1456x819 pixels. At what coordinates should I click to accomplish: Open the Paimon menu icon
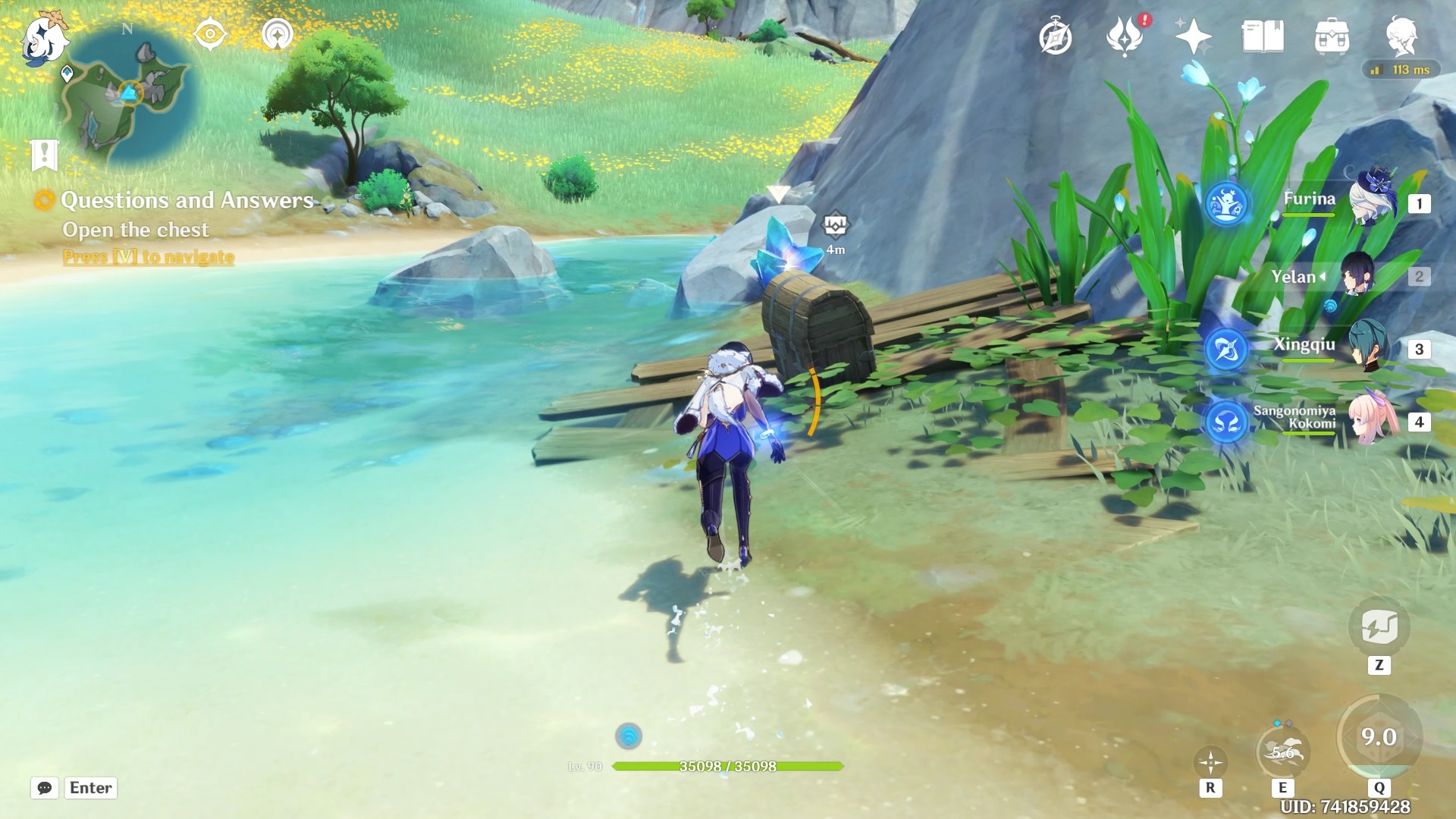click(43, 36)
